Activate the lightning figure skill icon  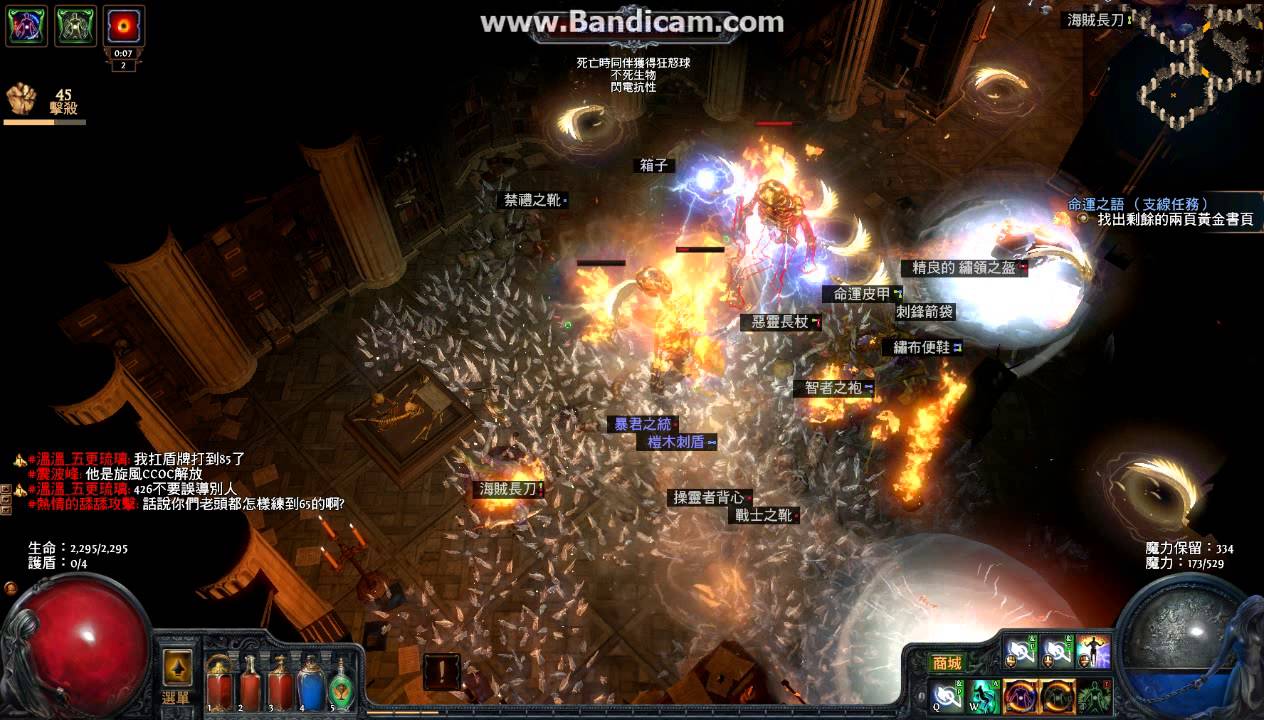point(1093,653)
